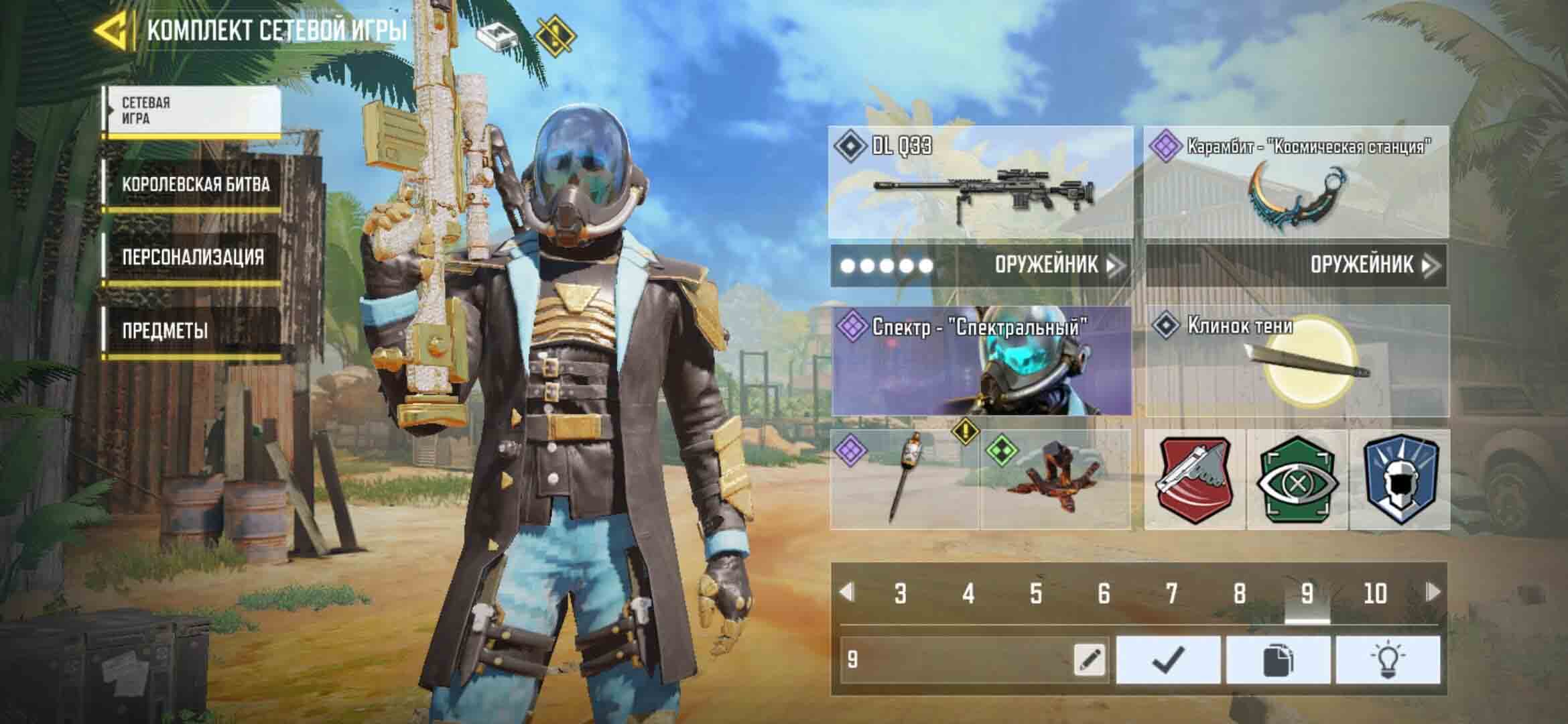Open loadout tips via the lightbulb button
This screenshot has width=1568, height=724.
1387,660
